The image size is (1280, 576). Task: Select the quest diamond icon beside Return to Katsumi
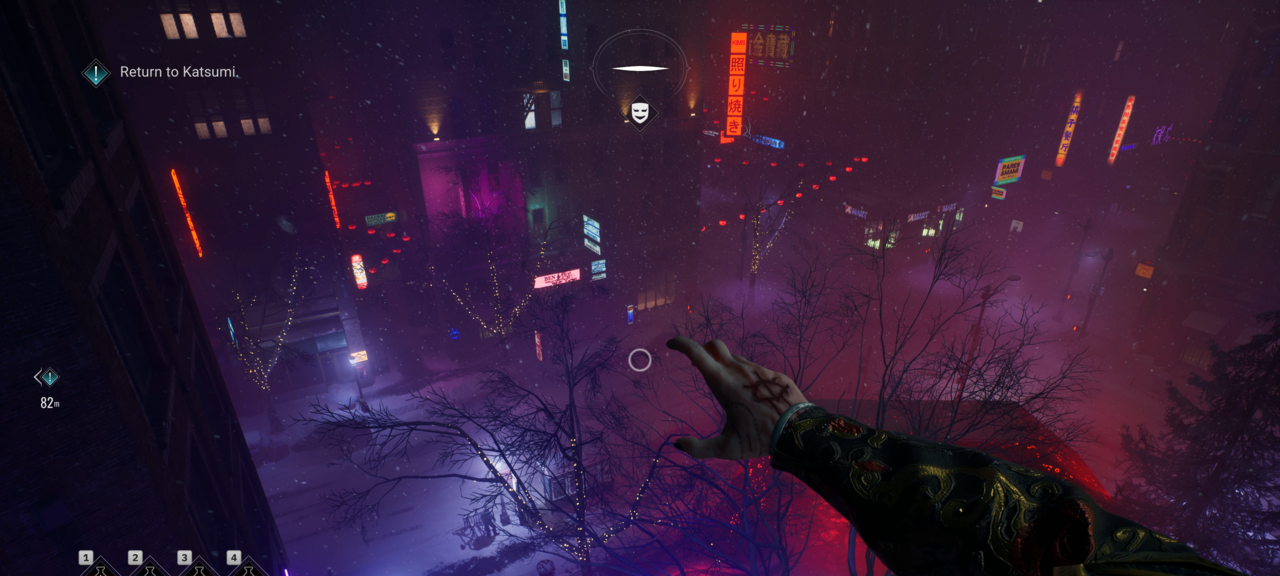[x=95, y=72]
